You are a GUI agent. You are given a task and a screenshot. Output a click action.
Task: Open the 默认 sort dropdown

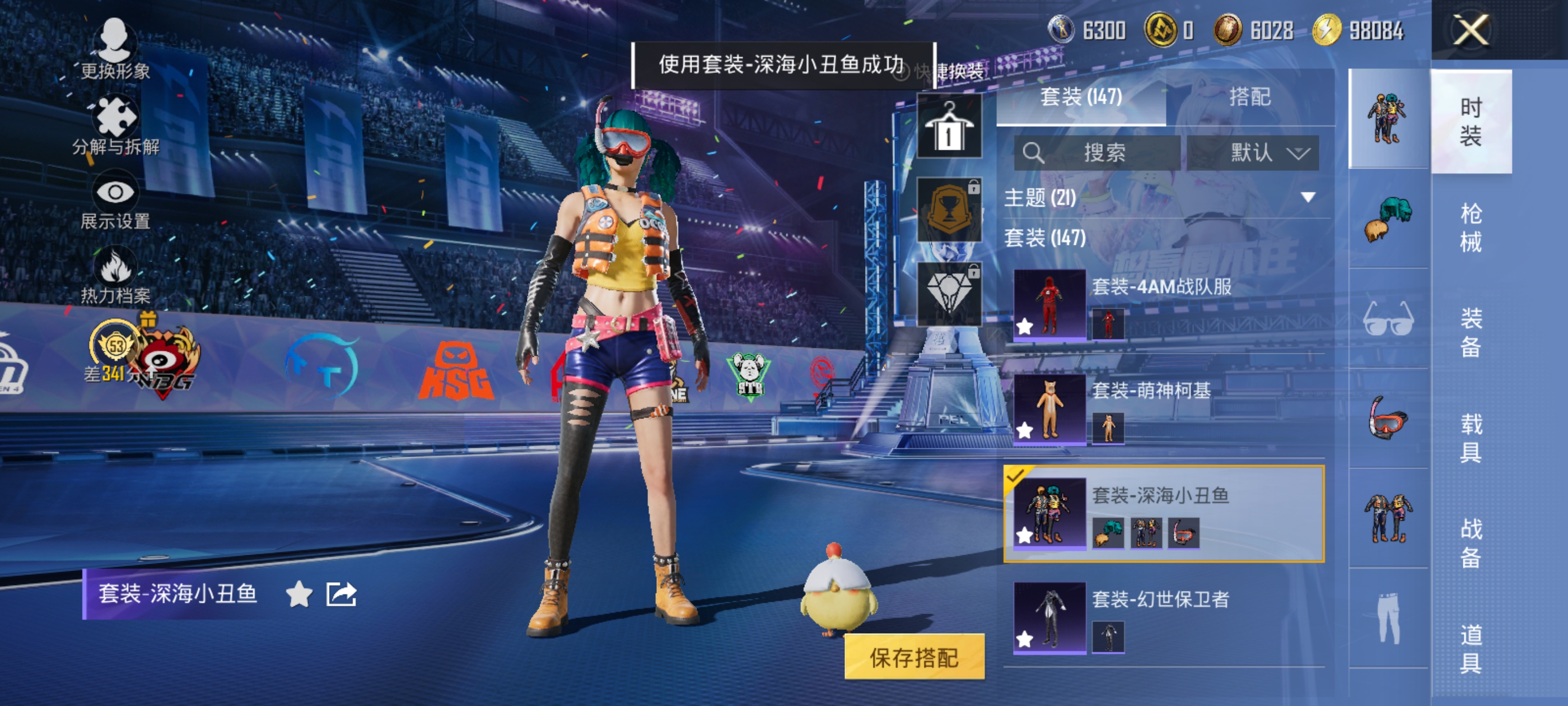[1253, 152]
